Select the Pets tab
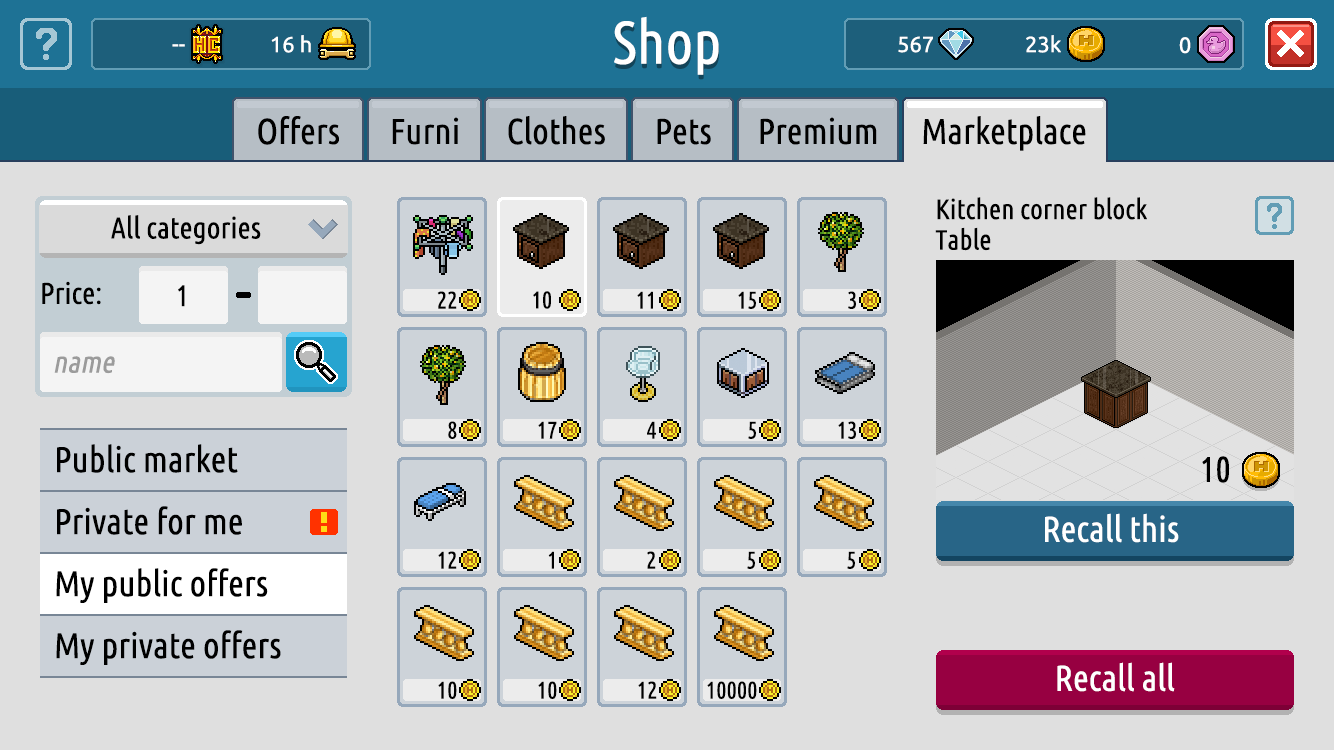 point(683,131)
